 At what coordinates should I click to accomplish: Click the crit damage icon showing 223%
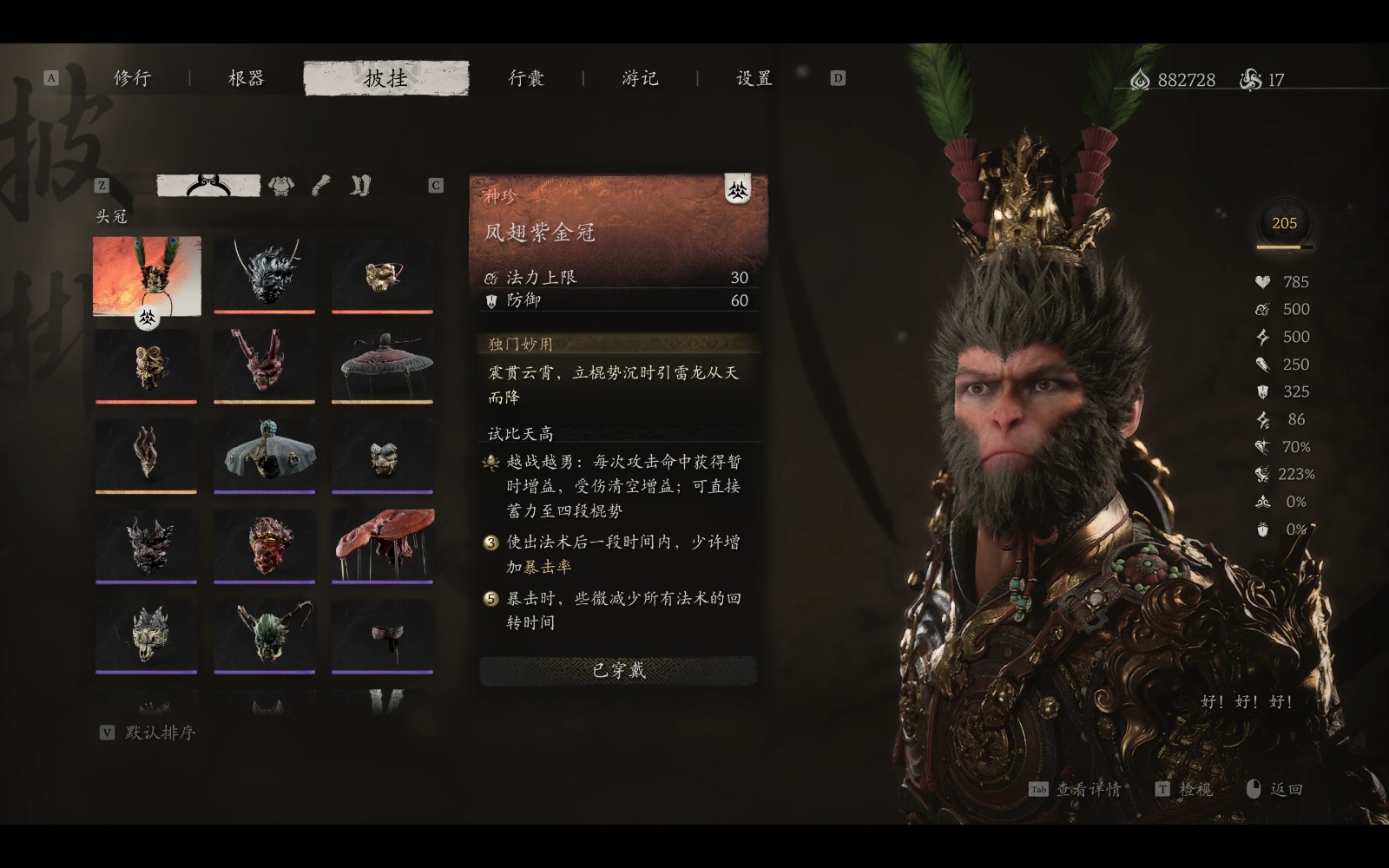click(x=1261, y=475)
